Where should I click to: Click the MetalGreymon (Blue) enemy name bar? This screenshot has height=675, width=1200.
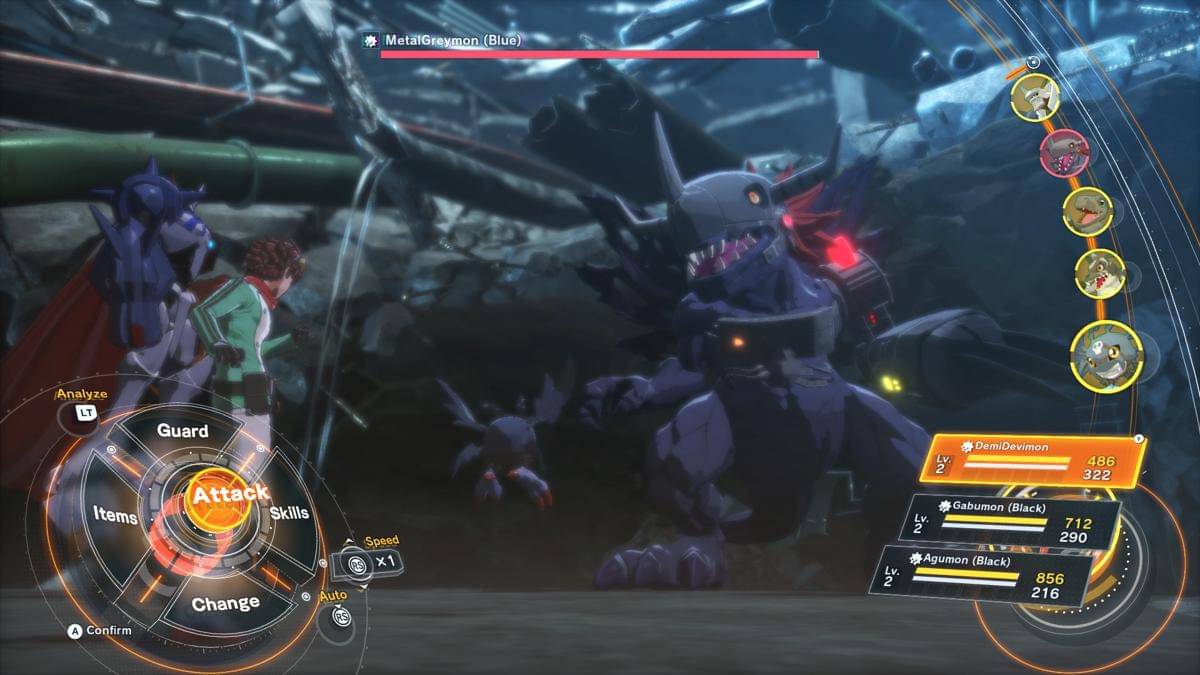[430, 40]
